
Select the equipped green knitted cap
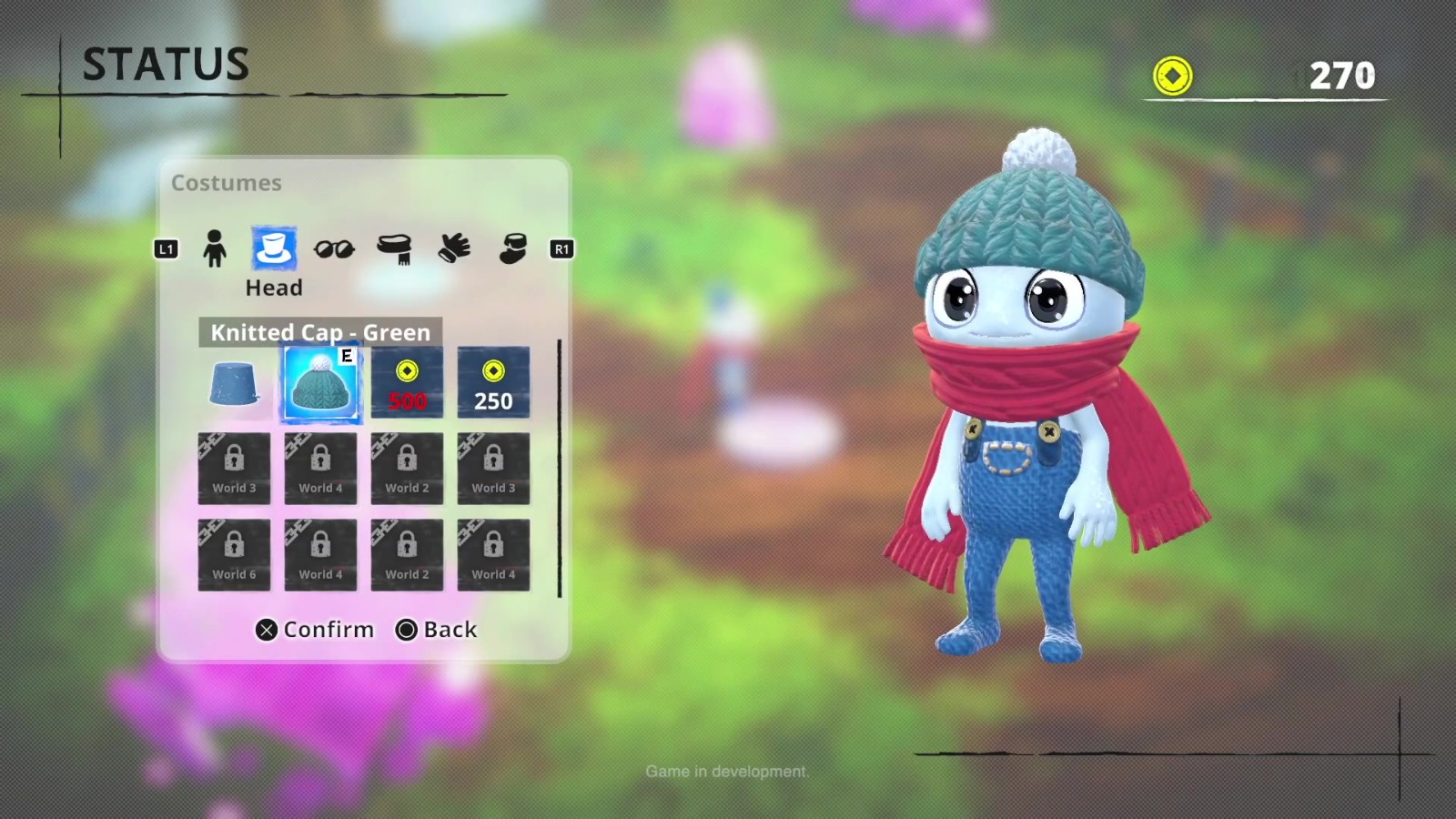tap(320, 383)
